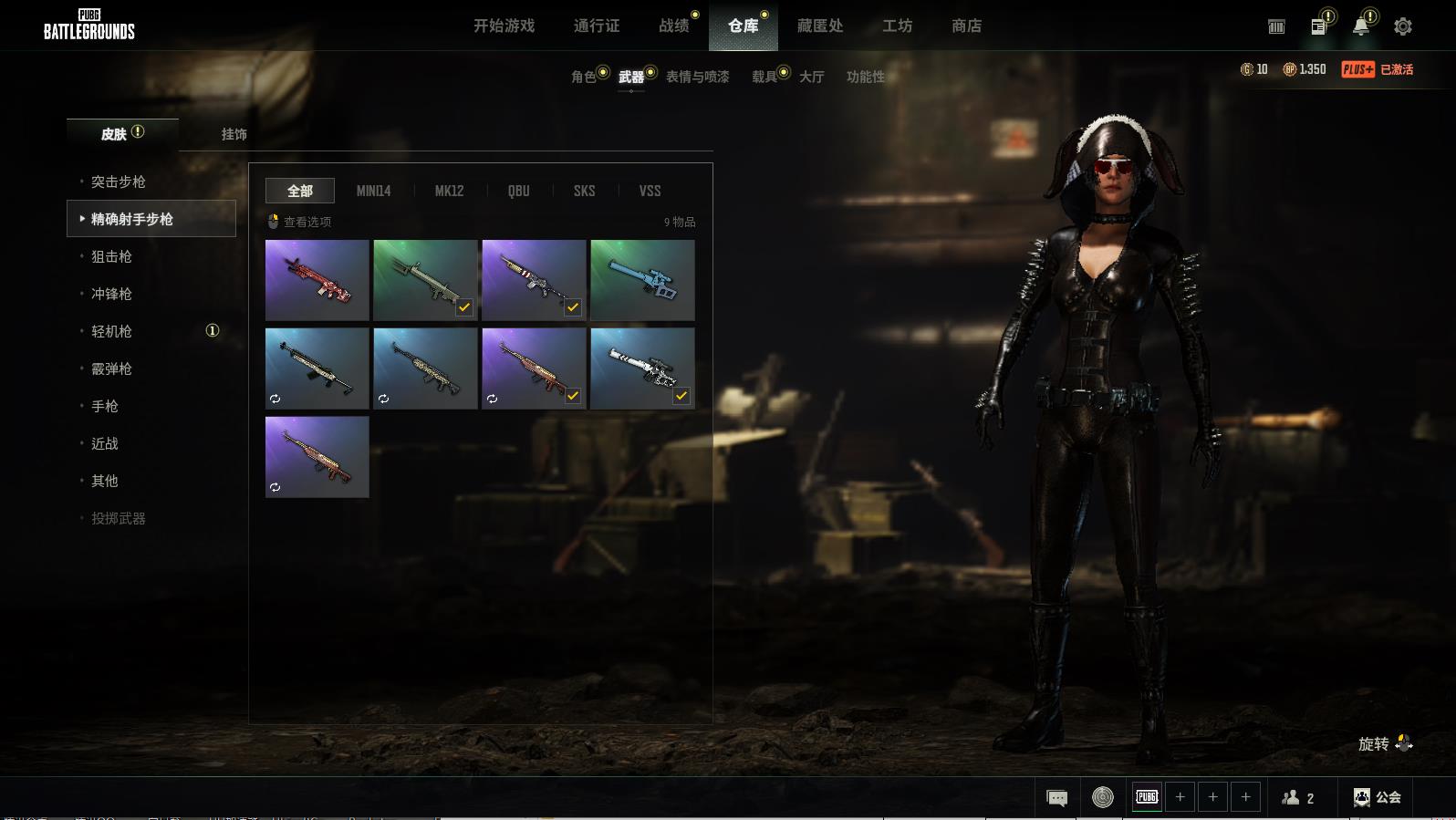Switch to the 载具 vehicle sub-tab
This screenshot has height=820, width=1456.
[x=764, y=77]
